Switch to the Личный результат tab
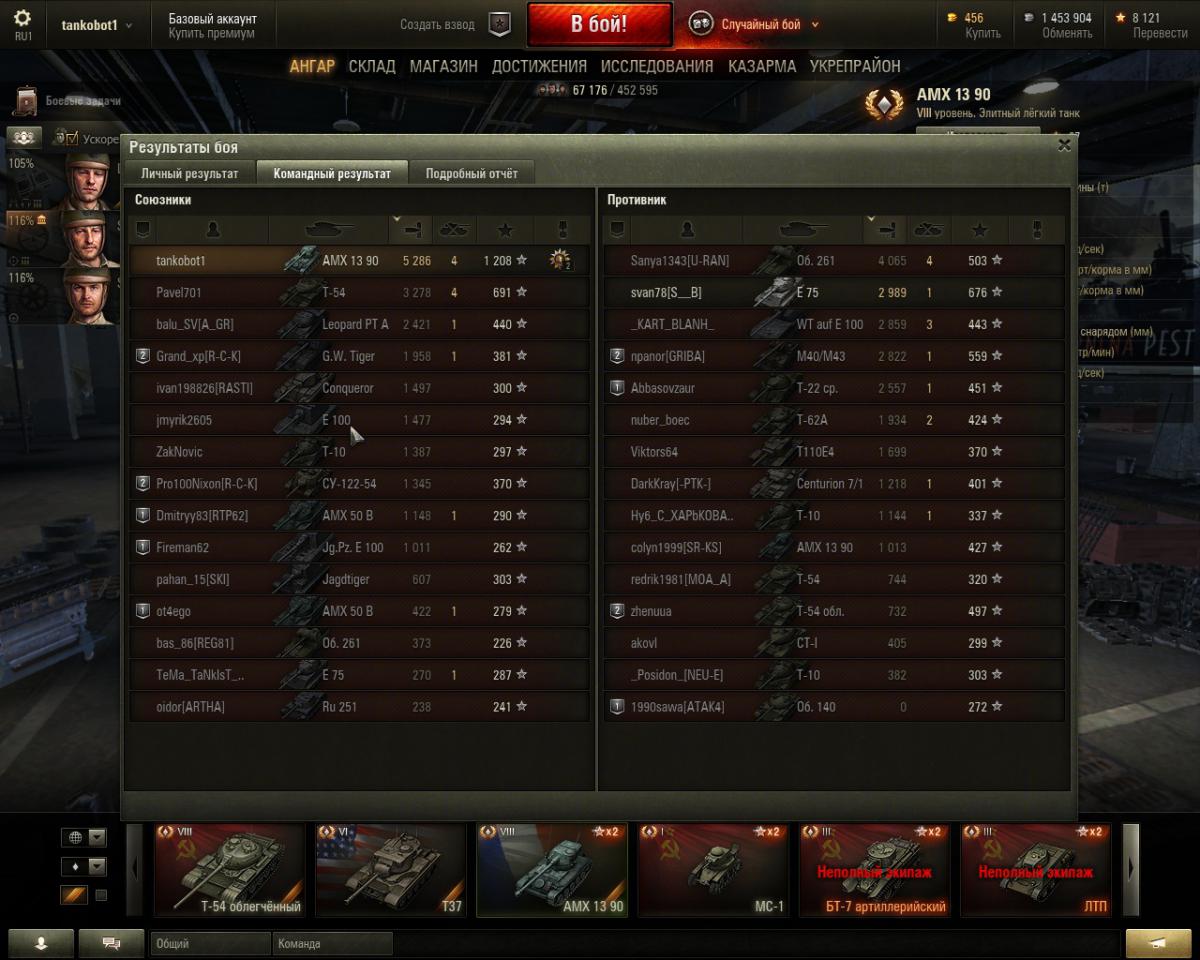1200x960 pixels. pyautogui.click(x=189, y=173)
